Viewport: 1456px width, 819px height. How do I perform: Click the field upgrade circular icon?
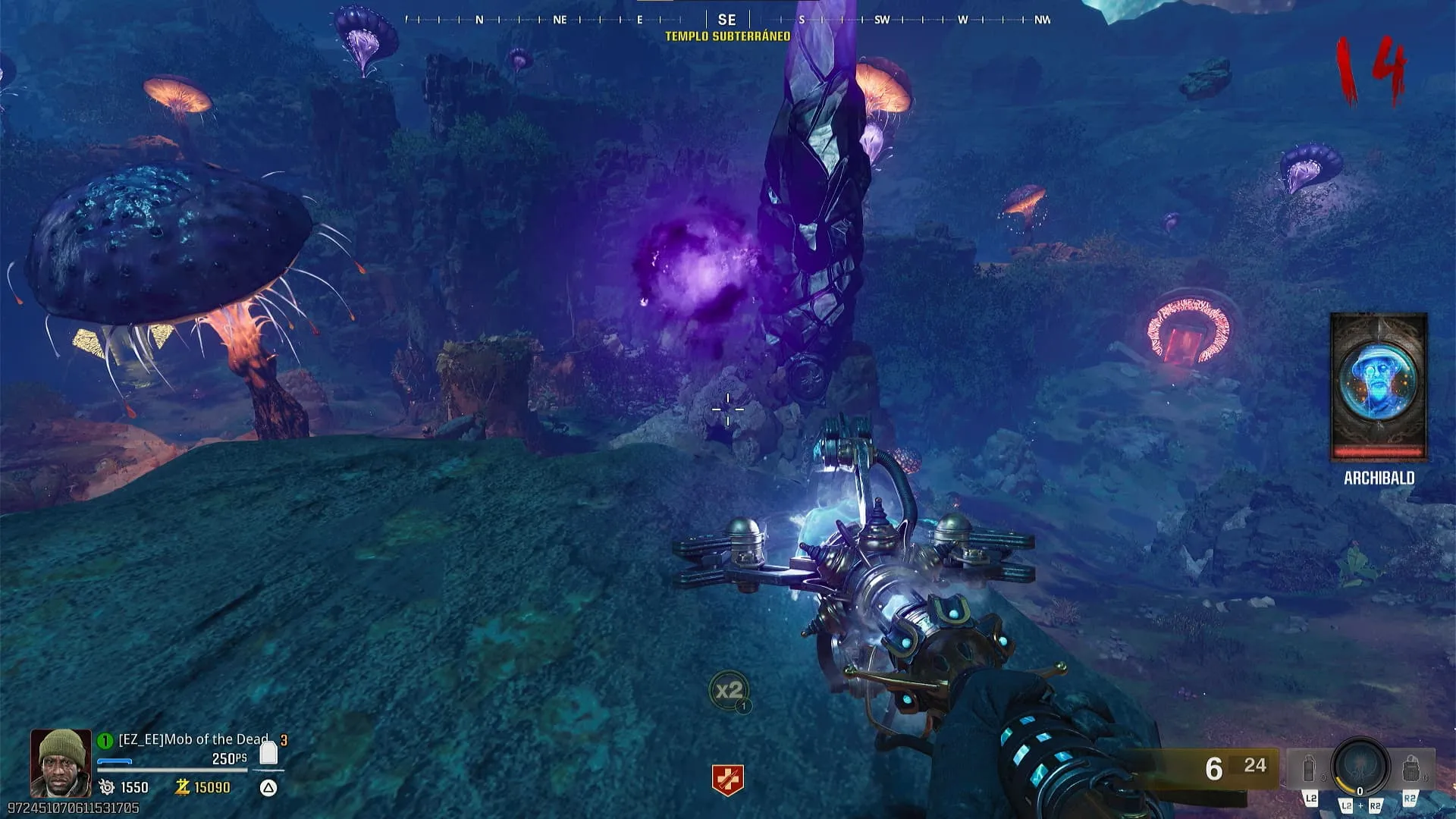[x=1360, y=767]
